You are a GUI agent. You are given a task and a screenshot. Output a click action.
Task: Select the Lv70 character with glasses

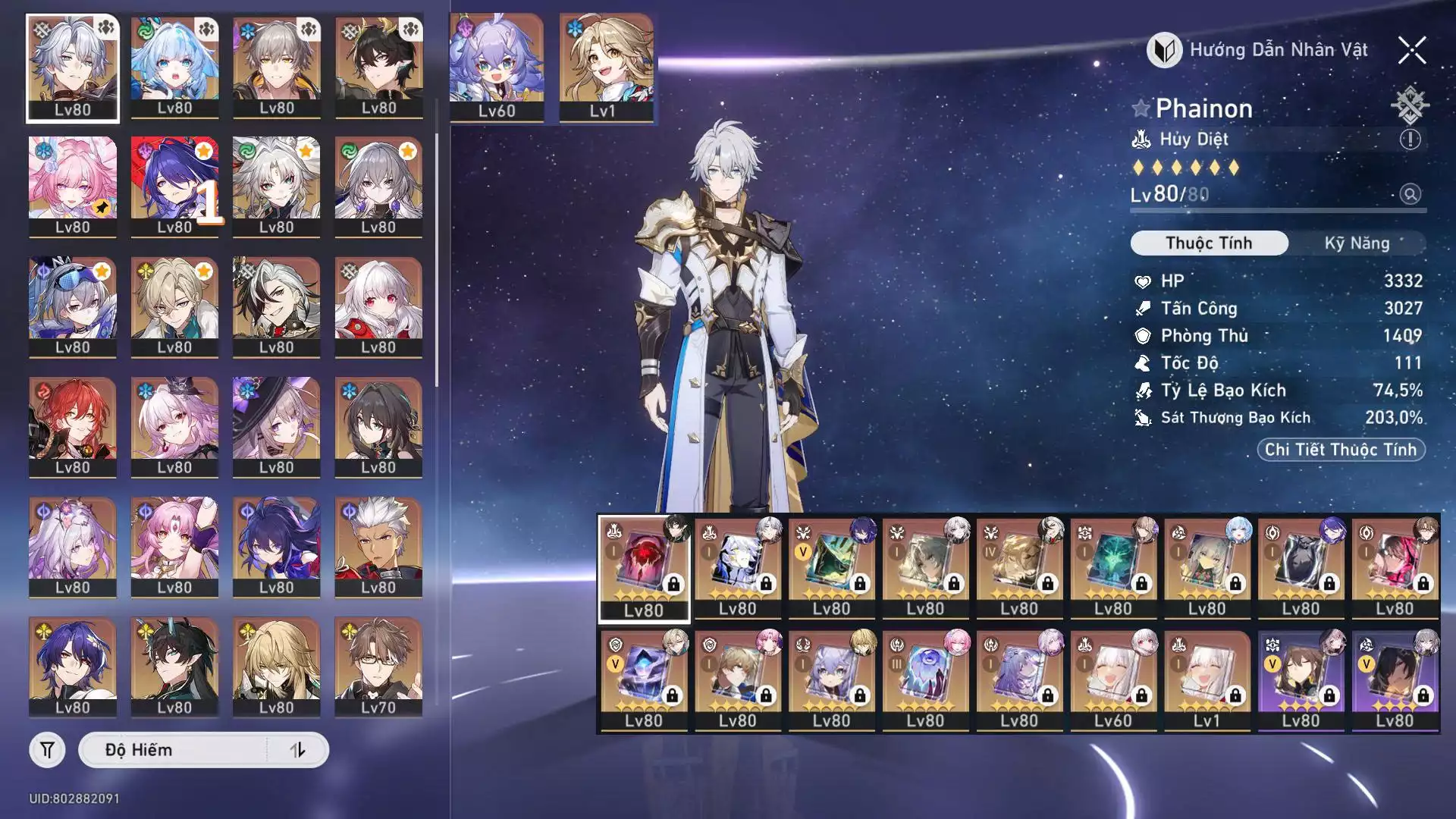tap(378, 666)
